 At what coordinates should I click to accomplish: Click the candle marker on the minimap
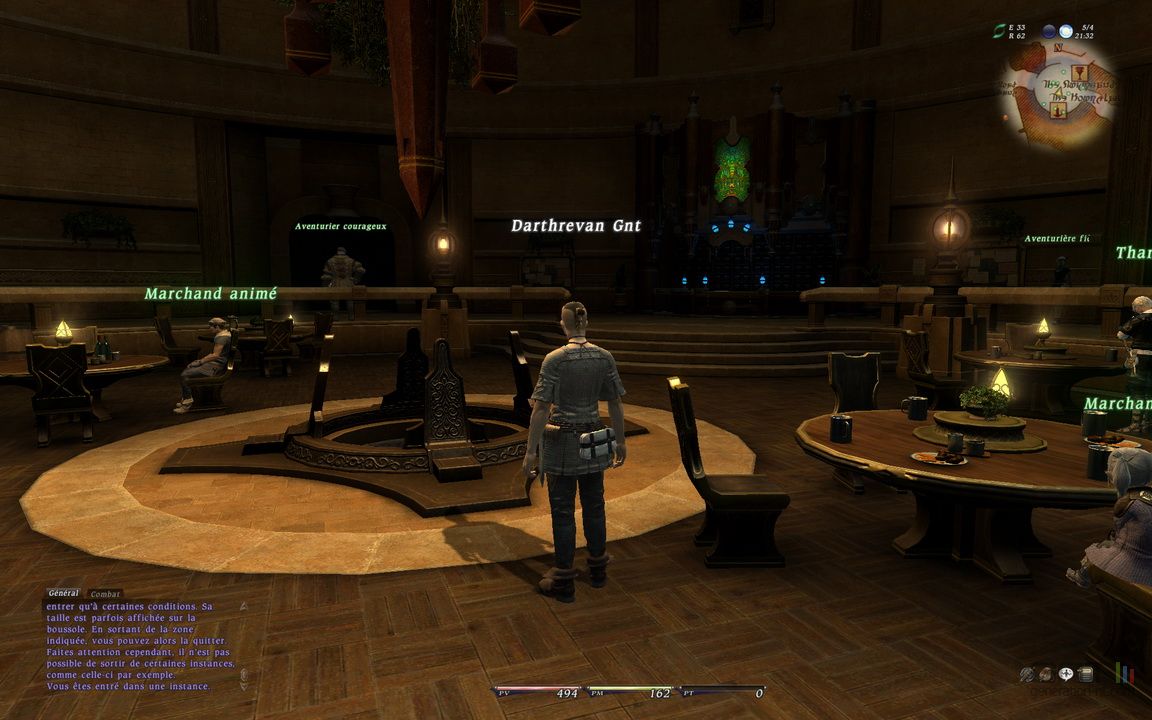pos(1058,108)
